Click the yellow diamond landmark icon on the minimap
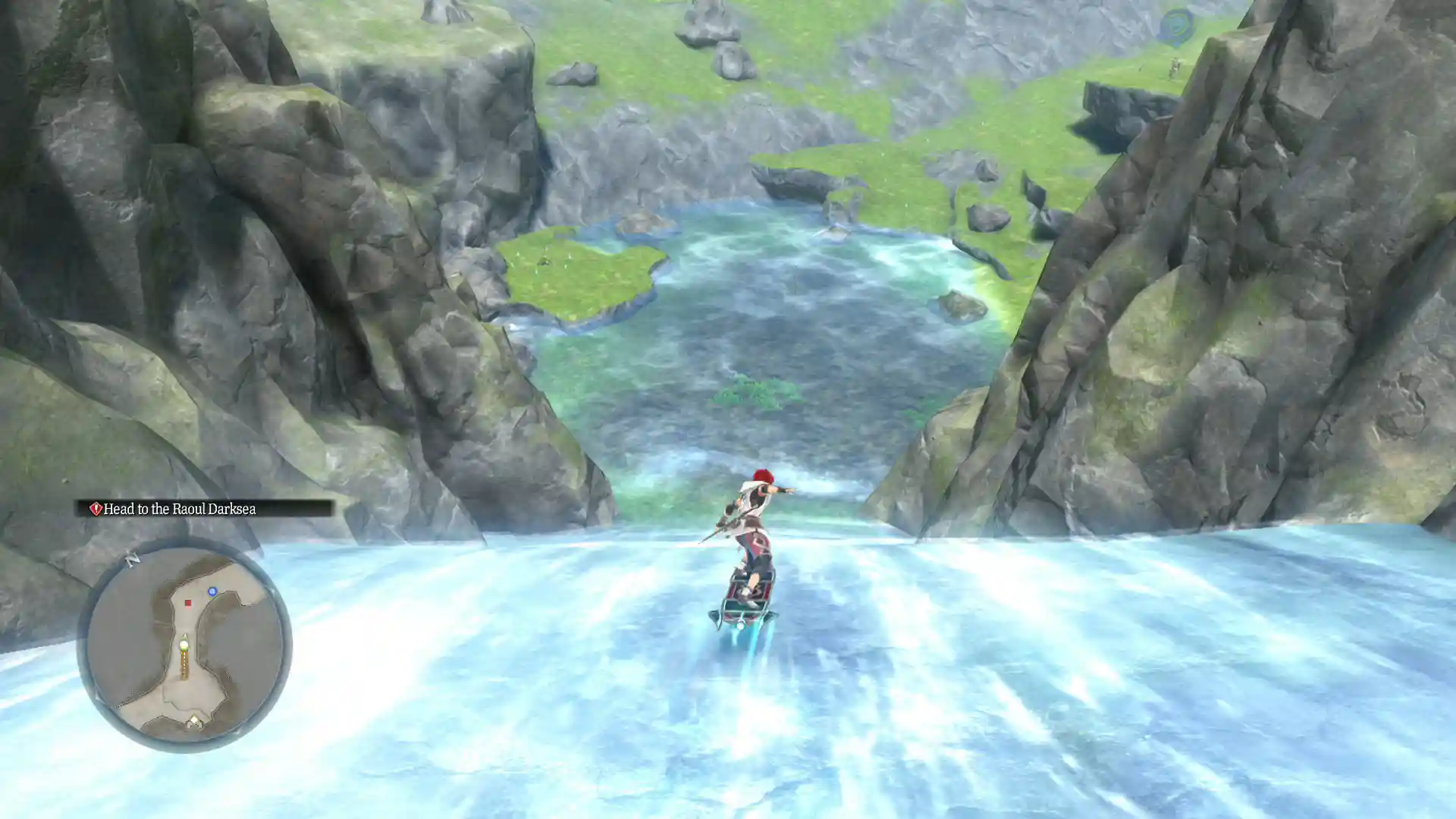1456x819 pixels. [195, 720]
